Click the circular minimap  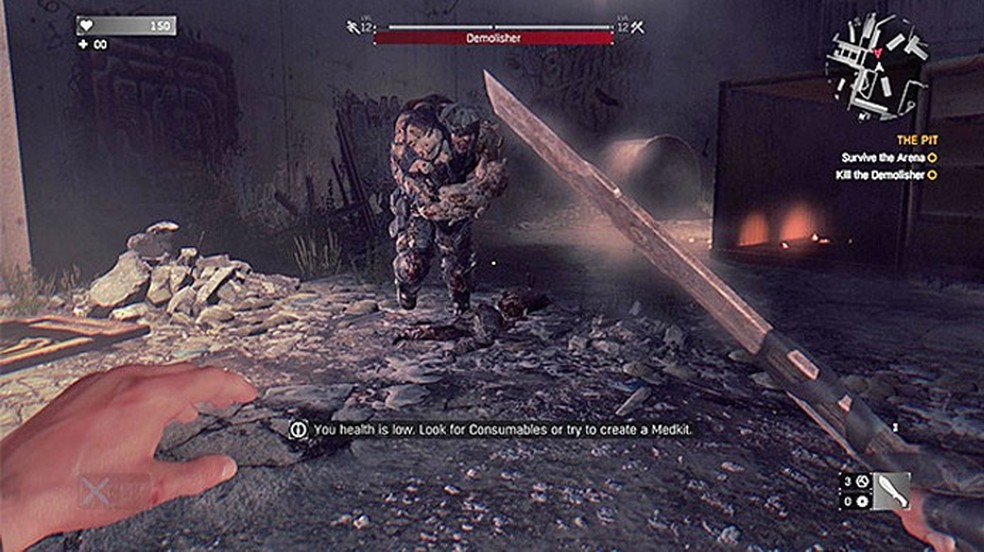point(876,64)
